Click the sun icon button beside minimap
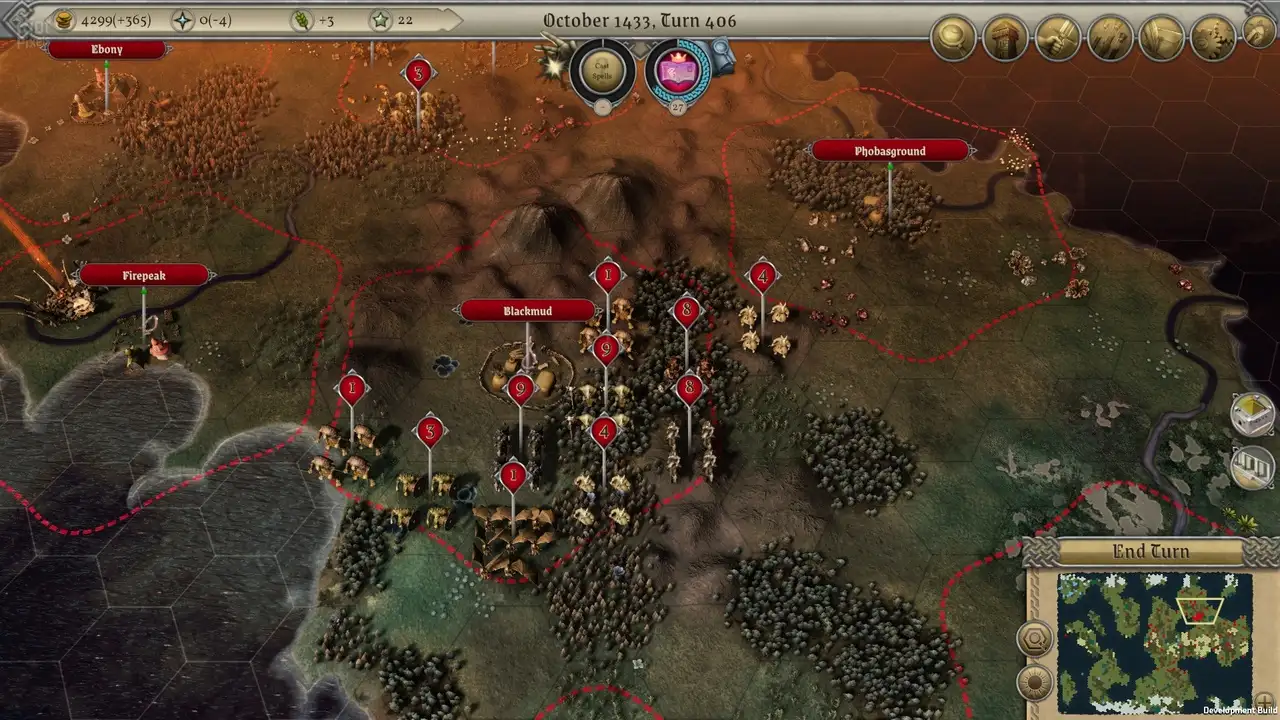Screen dimensions: 1280x720 point(1034,684)
